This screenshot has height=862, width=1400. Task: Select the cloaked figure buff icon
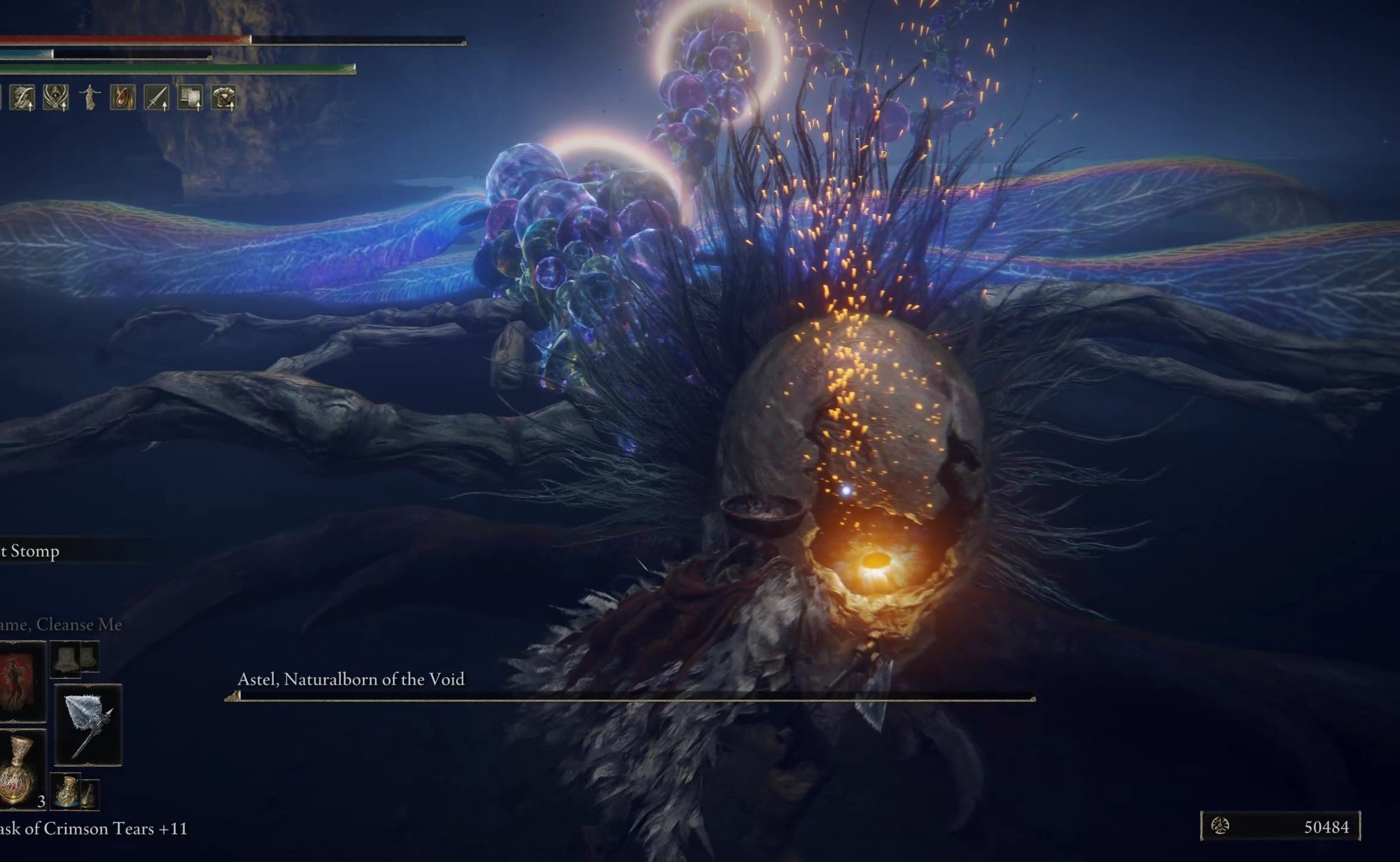(22, 98)
